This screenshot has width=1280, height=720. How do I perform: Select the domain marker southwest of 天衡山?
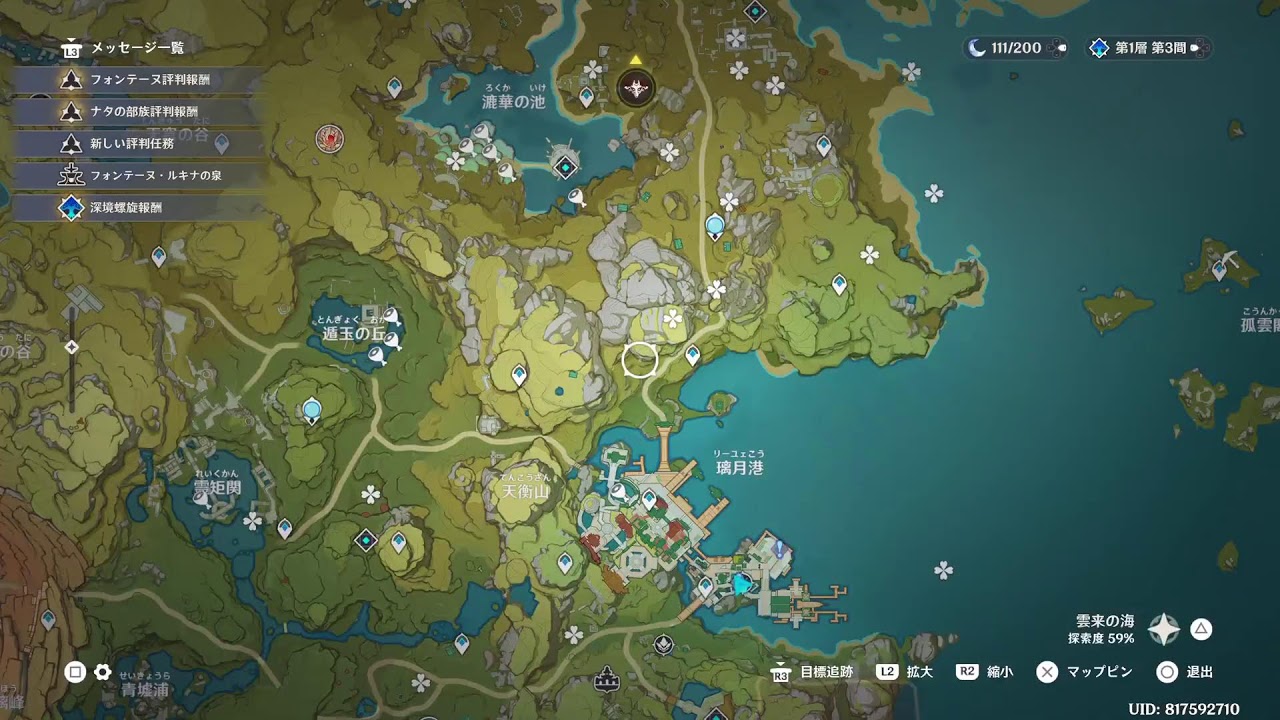coord(366,540)
